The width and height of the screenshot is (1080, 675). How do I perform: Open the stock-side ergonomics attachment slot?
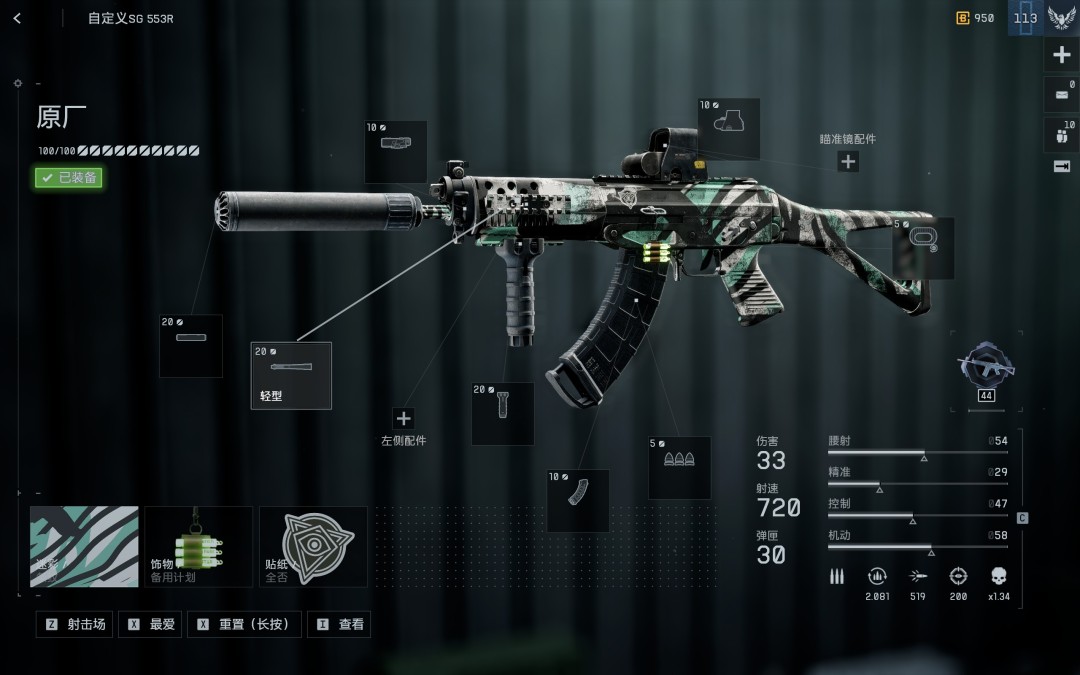[x=923, y=248]
